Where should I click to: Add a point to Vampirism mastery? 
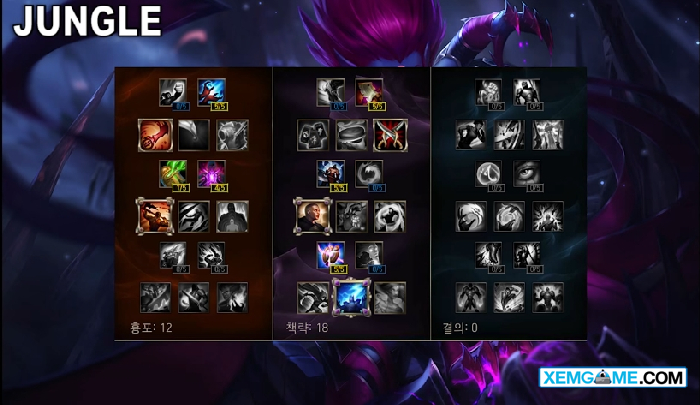172,173
